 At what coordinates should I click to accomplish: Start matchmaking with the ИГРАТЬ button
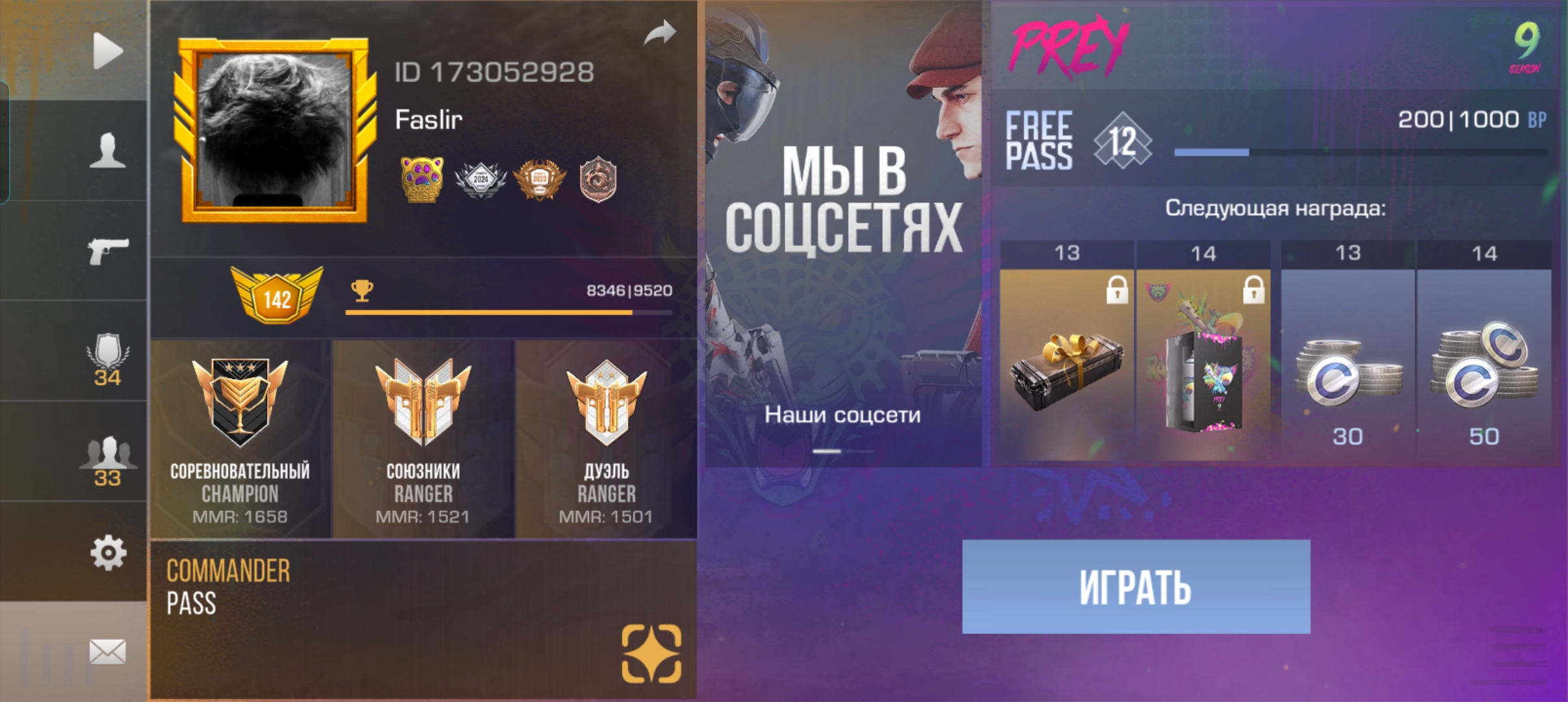tap(1136, 586)
